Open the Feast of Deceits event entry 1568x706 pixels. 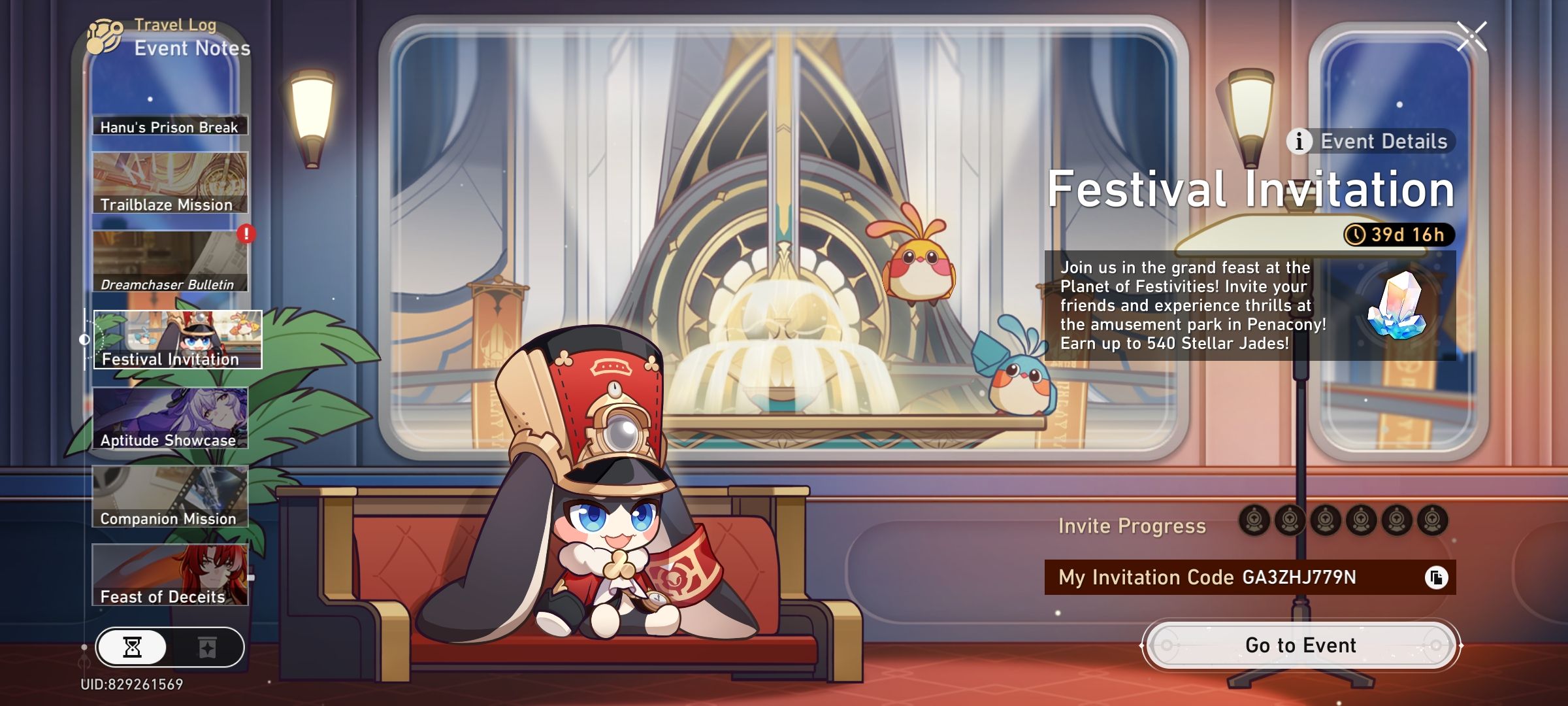(169, 575)
